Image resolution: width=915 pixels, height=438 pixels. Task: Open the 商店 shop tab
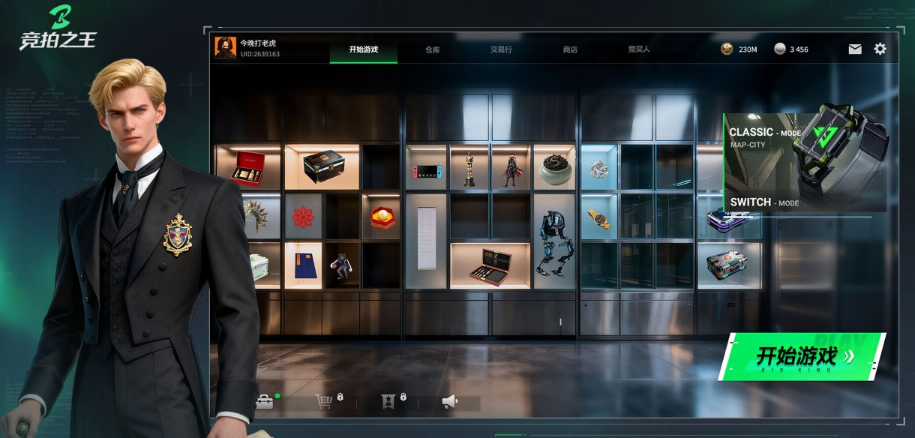click(x=570, y=49)
